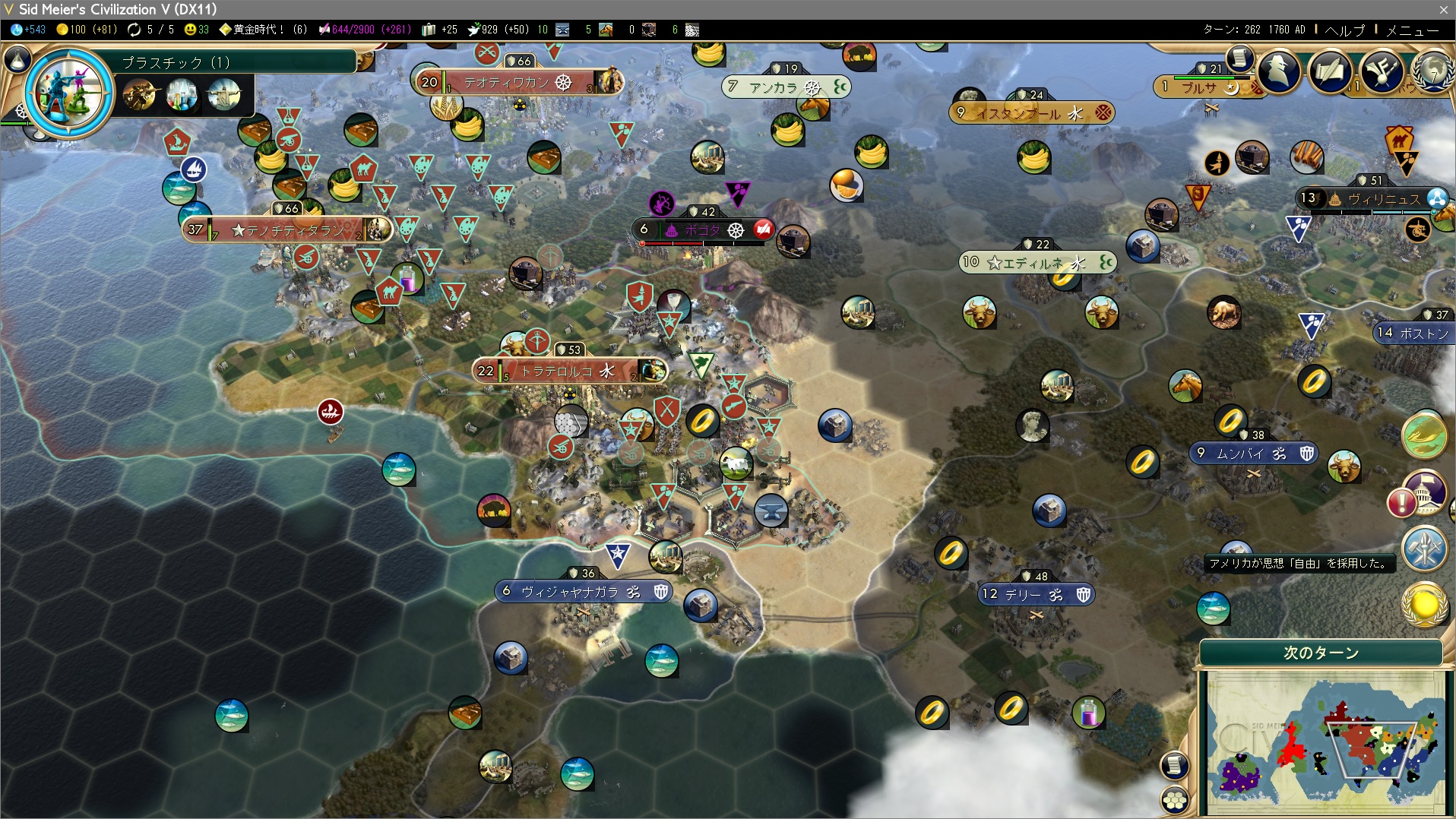Open the Tenochtitlan city banner
Viewport: 1456px width, 819px height.
click(x=289, y=229)
